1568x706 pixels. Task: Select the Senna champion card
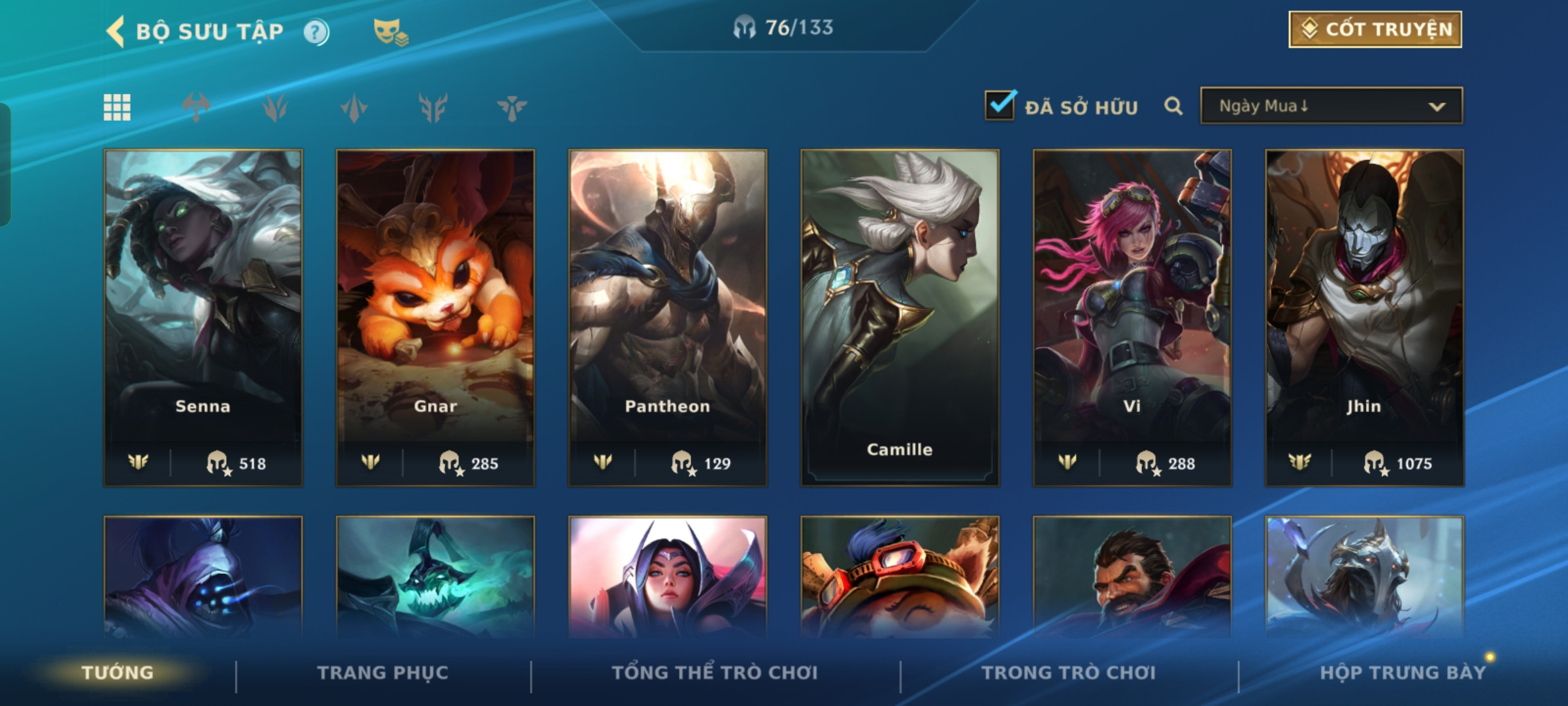[203, 317]
